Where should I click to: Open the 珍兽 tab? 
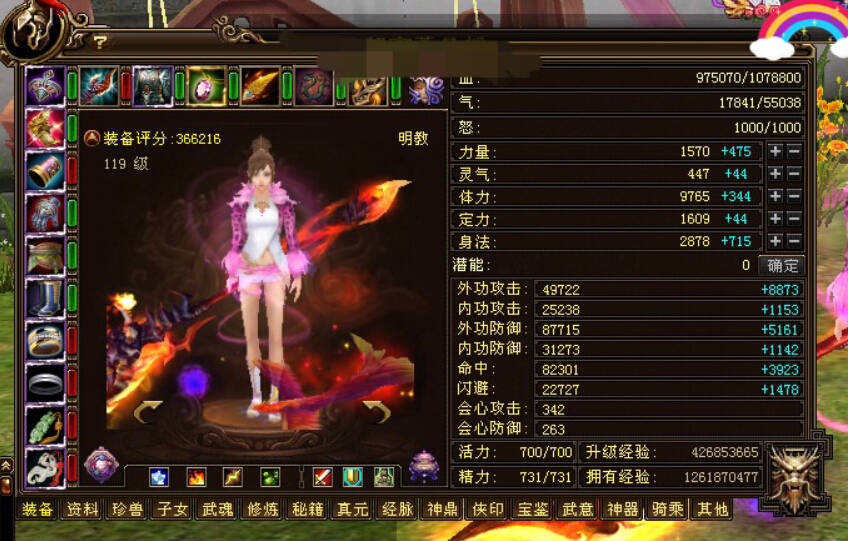pos(127,509)
